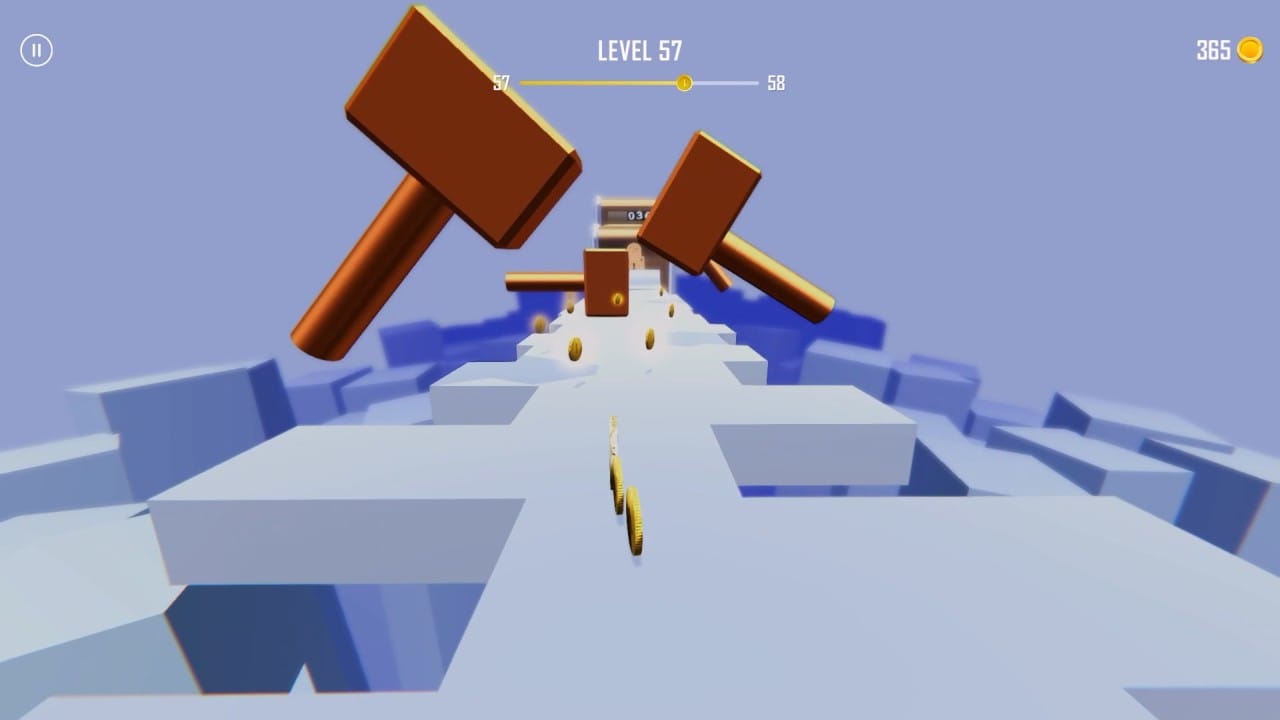The height and width of the screenshot is (720, 1280).
Task: Select the LEVEL 57 title text
Action: tap(638, 50)
